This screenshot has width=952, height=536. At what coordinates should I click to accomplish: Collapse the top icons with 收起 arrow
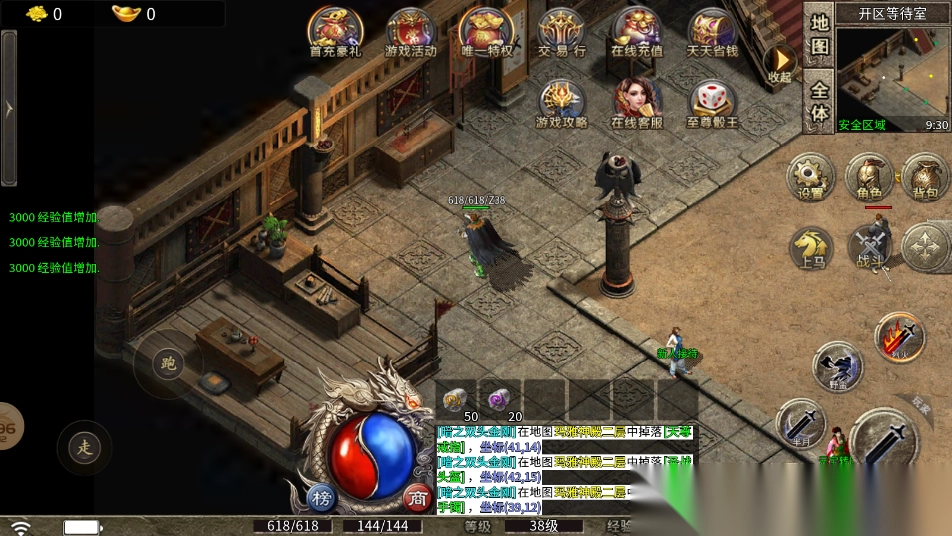[x=779, y=63]
